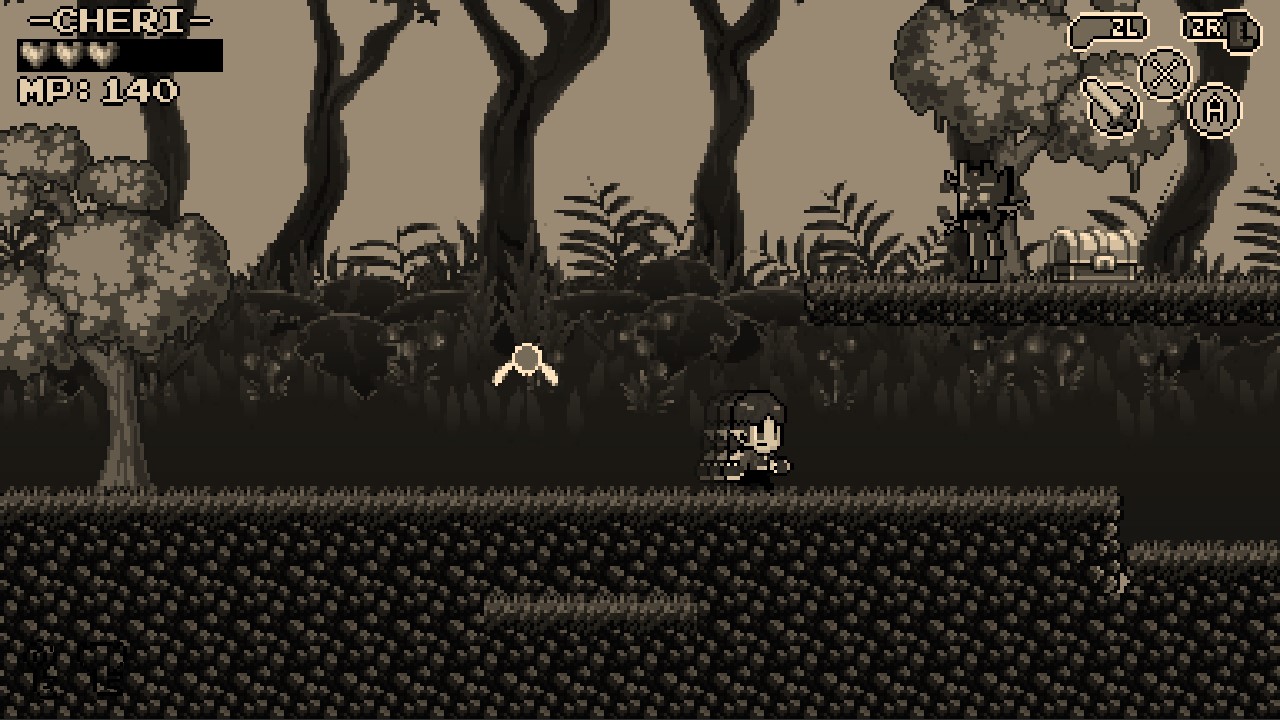This screenshot has width=1280, height=720.
Task: Click the health bar's empty dark section
Action: [x=170, y=53]
